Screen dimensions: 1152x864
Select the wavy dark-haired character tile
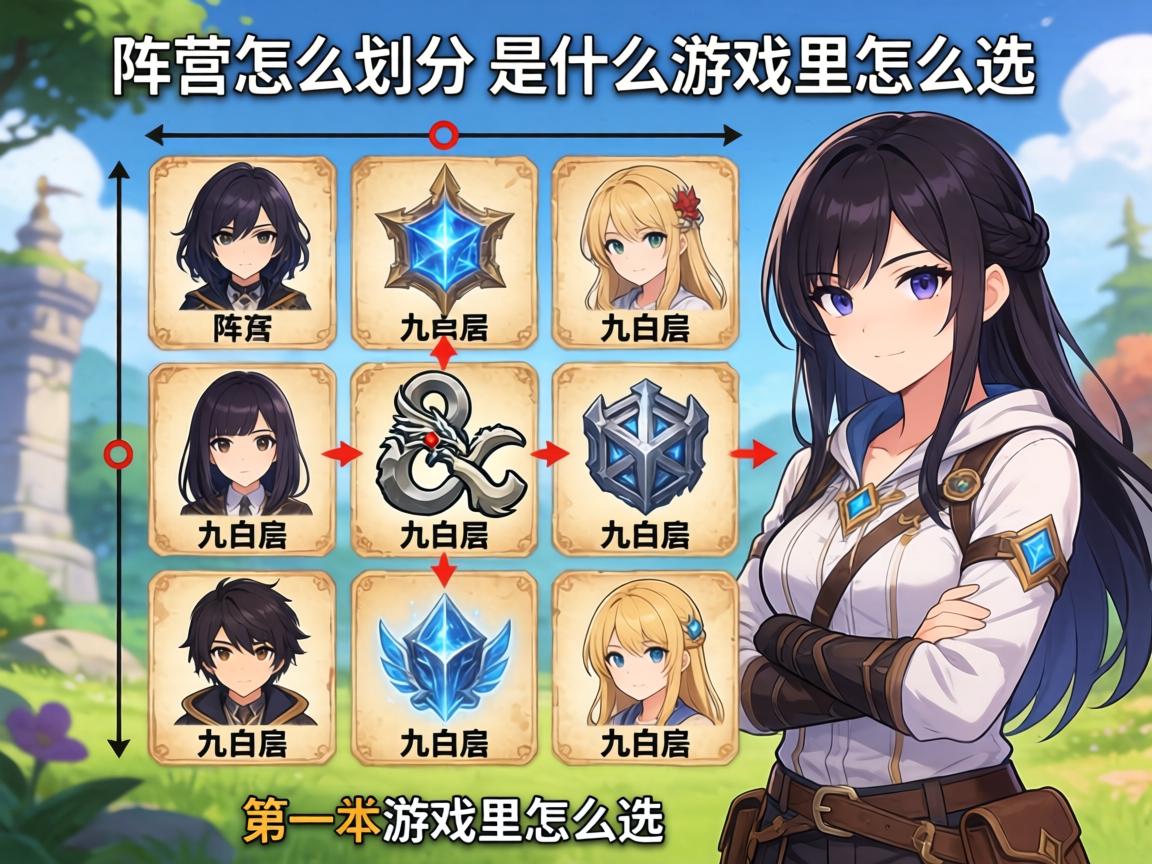[x=242, y=250]
